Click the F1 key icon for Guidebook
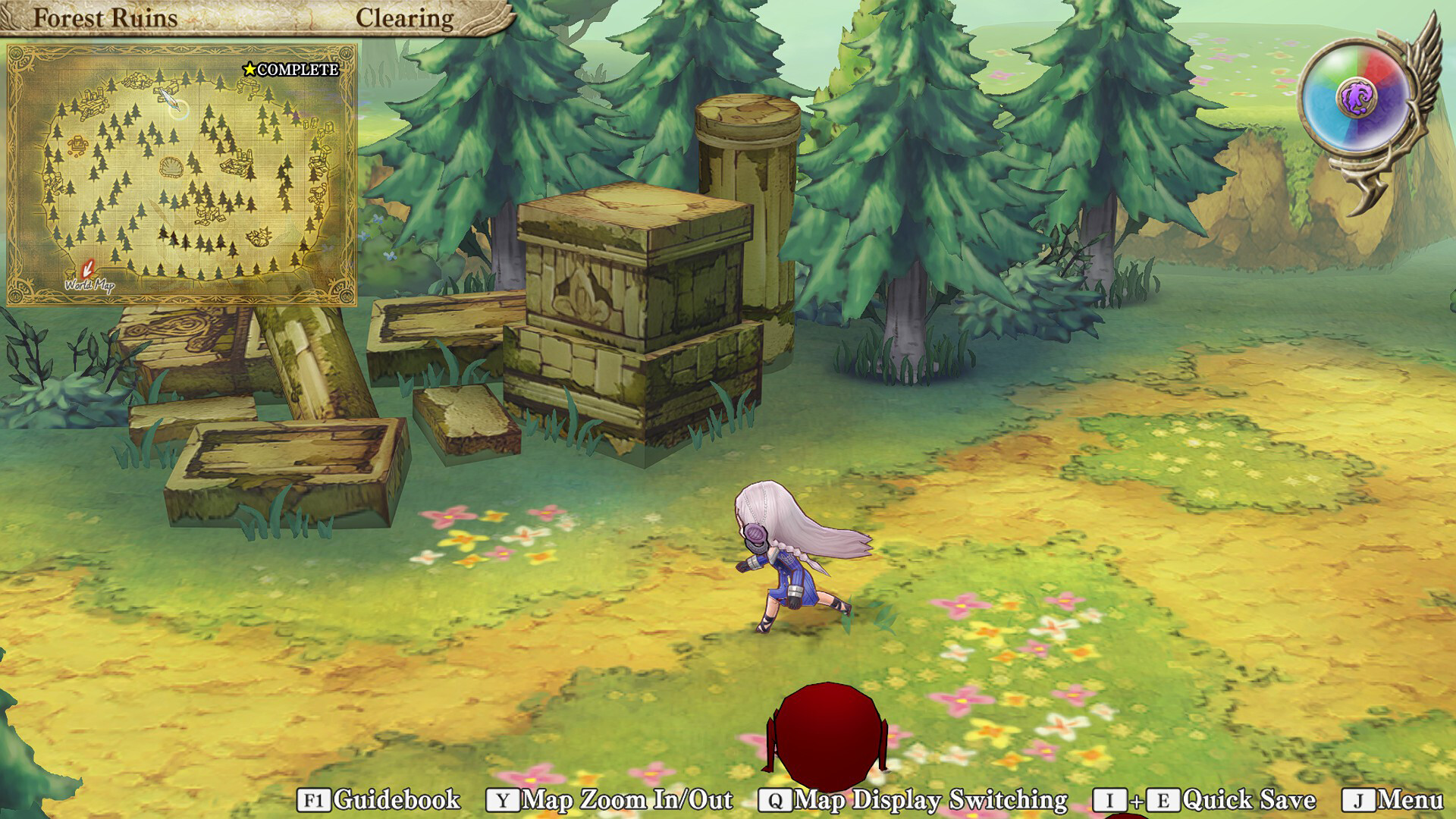This screenshot has width=1456, height=819. (x=314, y=798)
